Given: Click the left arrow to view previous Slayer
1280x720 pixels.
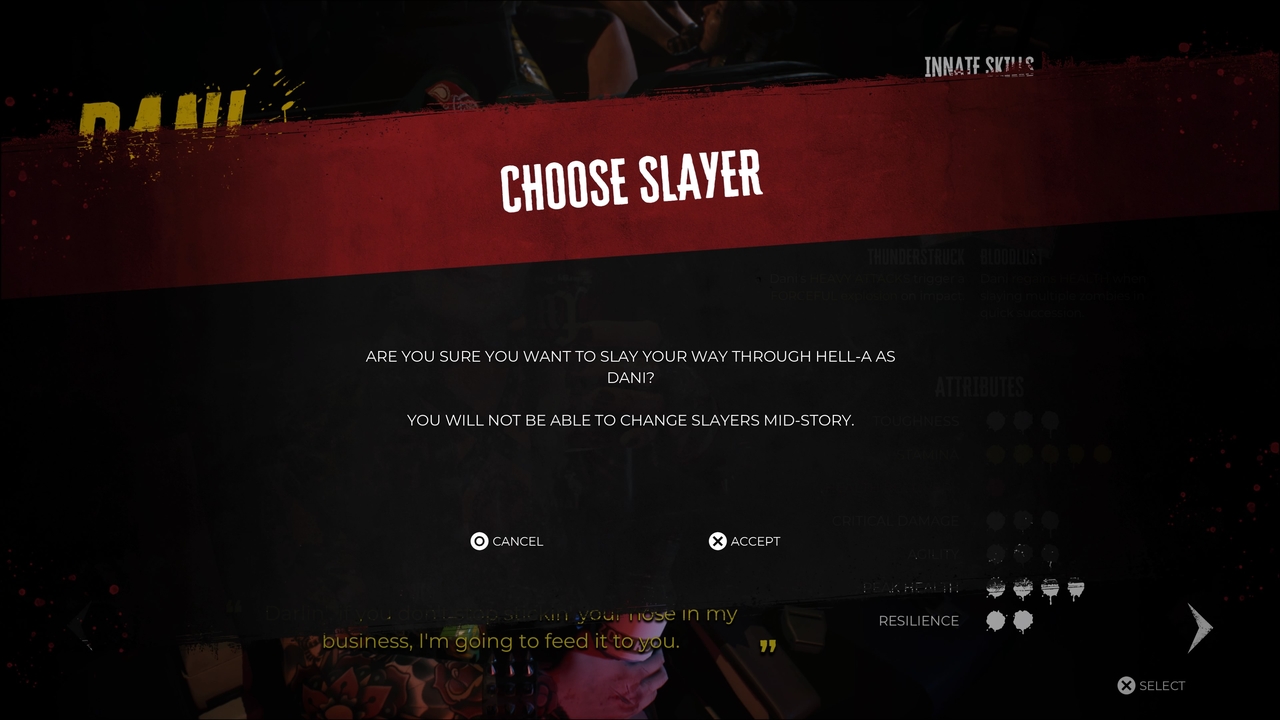Looking at the screenshot, I should click(80, 627).
